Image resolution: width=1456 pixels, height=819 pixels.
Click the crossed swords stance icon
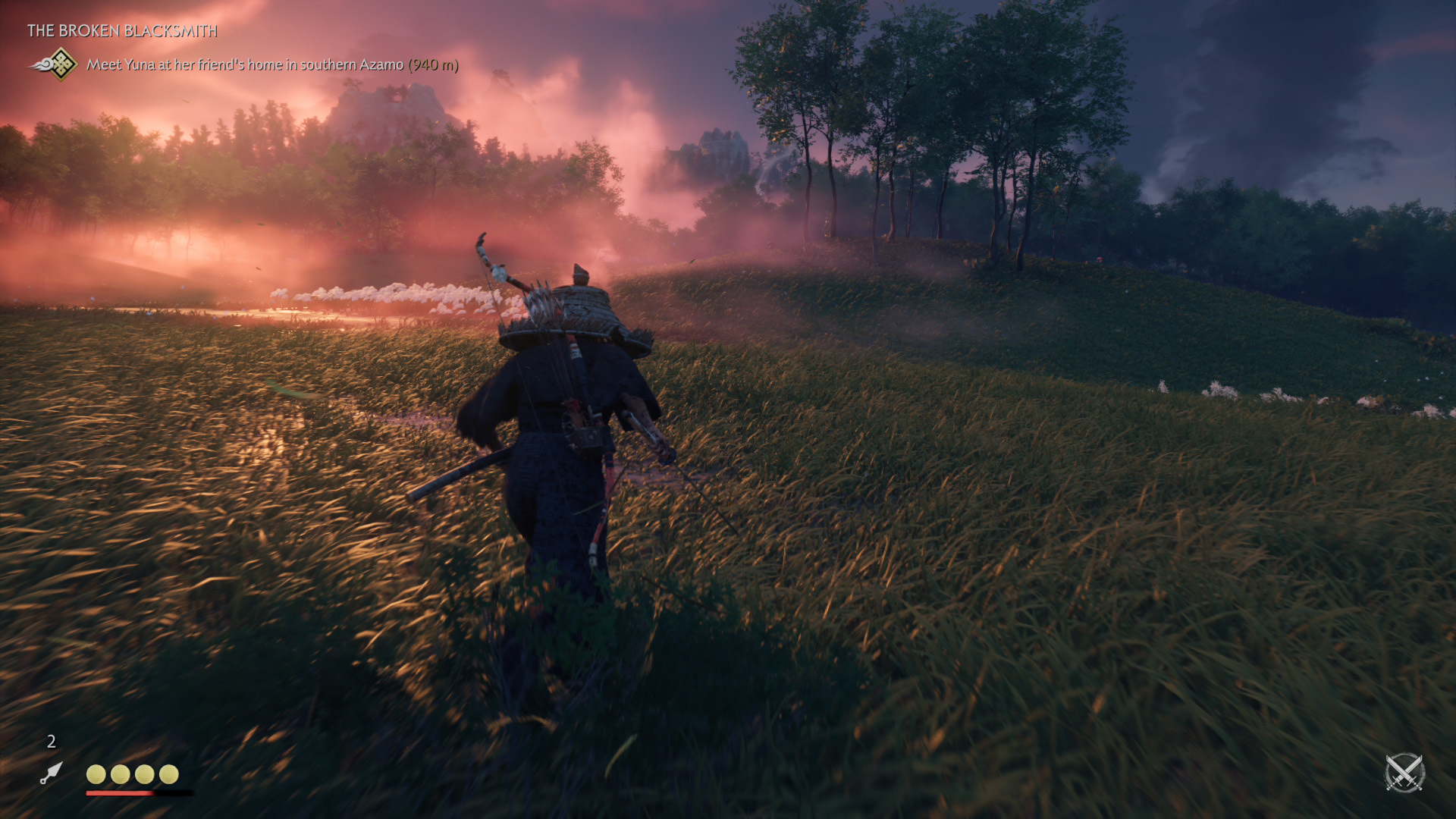pos(1404,773)
